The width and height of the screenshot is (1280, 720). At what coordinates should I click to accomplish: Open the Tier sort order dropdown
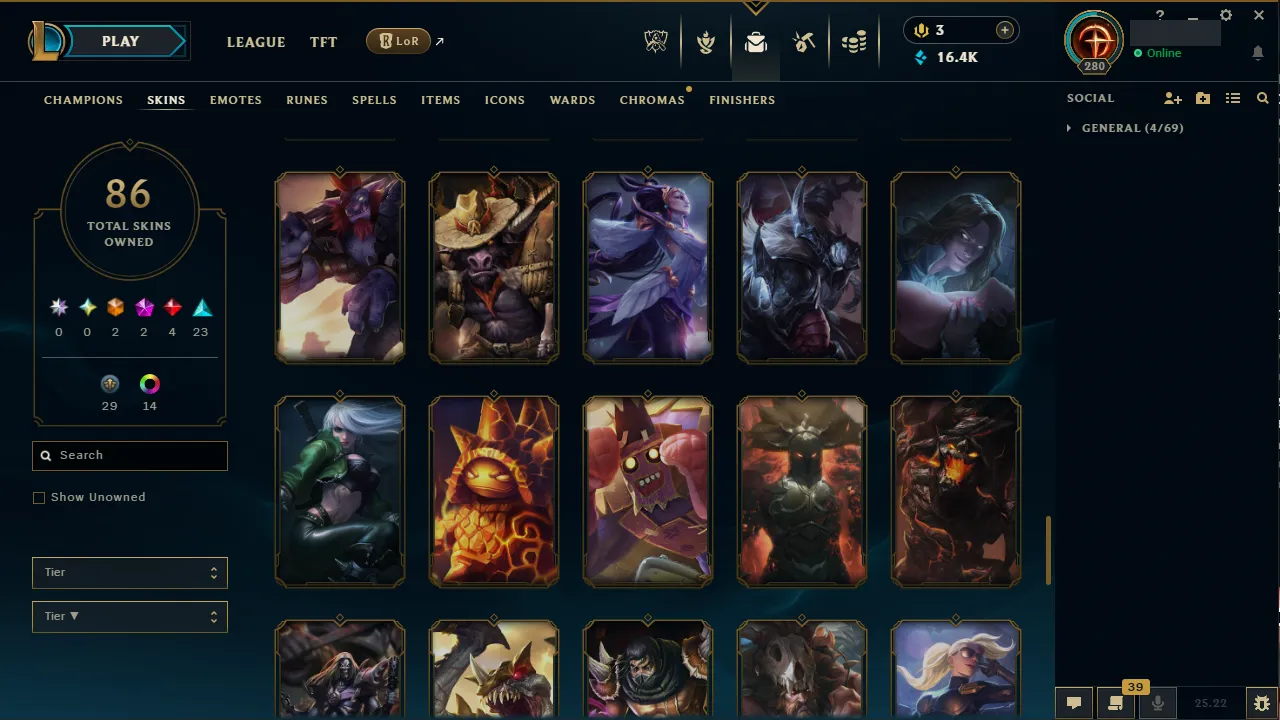tap(129, 616)
